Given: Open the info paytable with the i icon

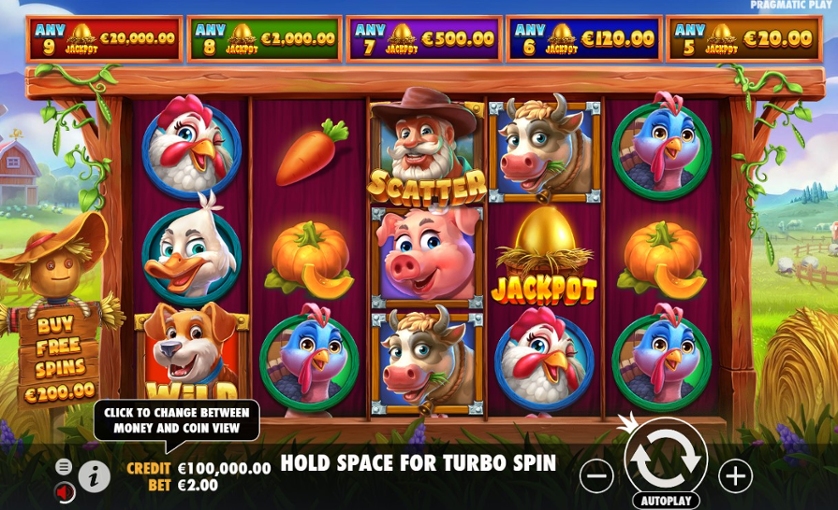Looking at the screenshot, I should [x=94, y=476].
